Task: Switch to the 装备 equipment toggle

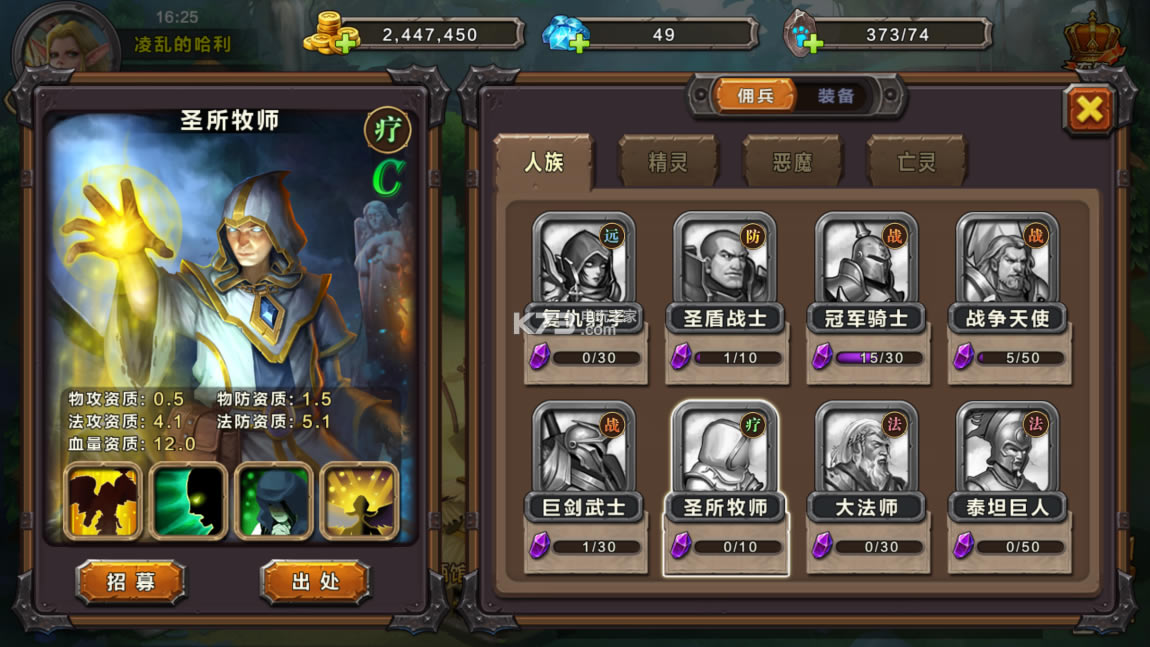Action: click(836, 96)
